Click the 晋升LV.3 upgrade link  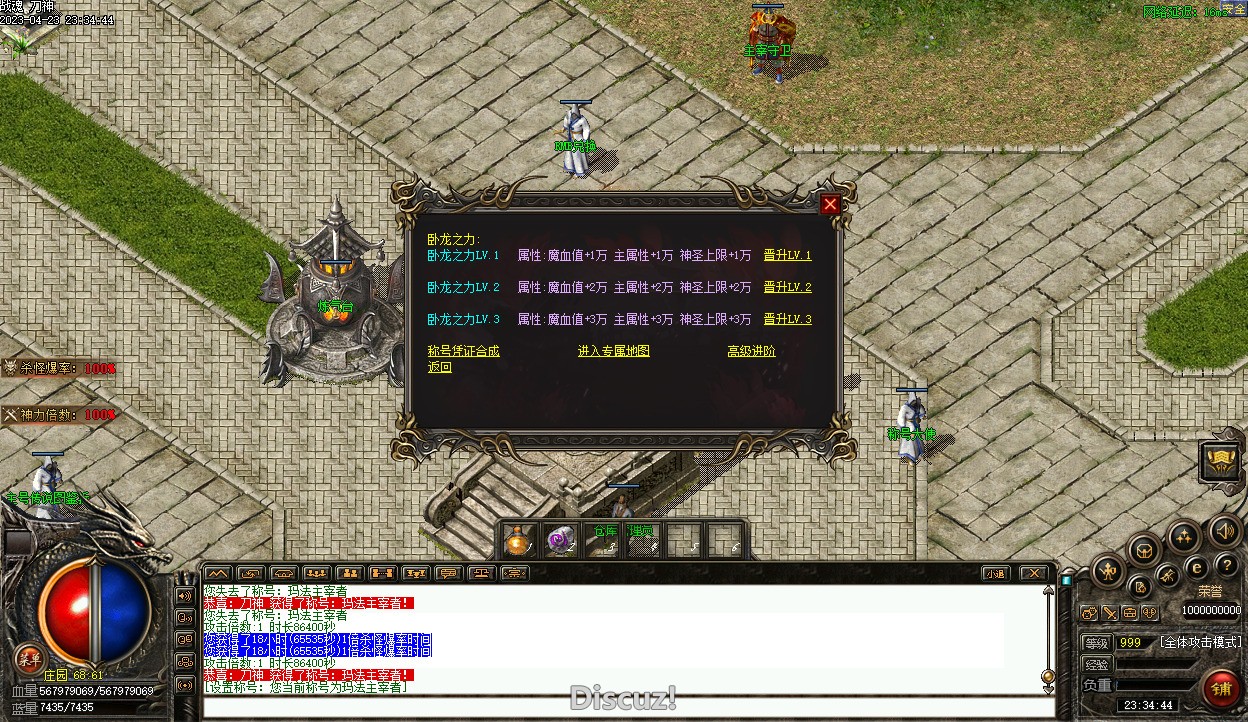point(787,320)
